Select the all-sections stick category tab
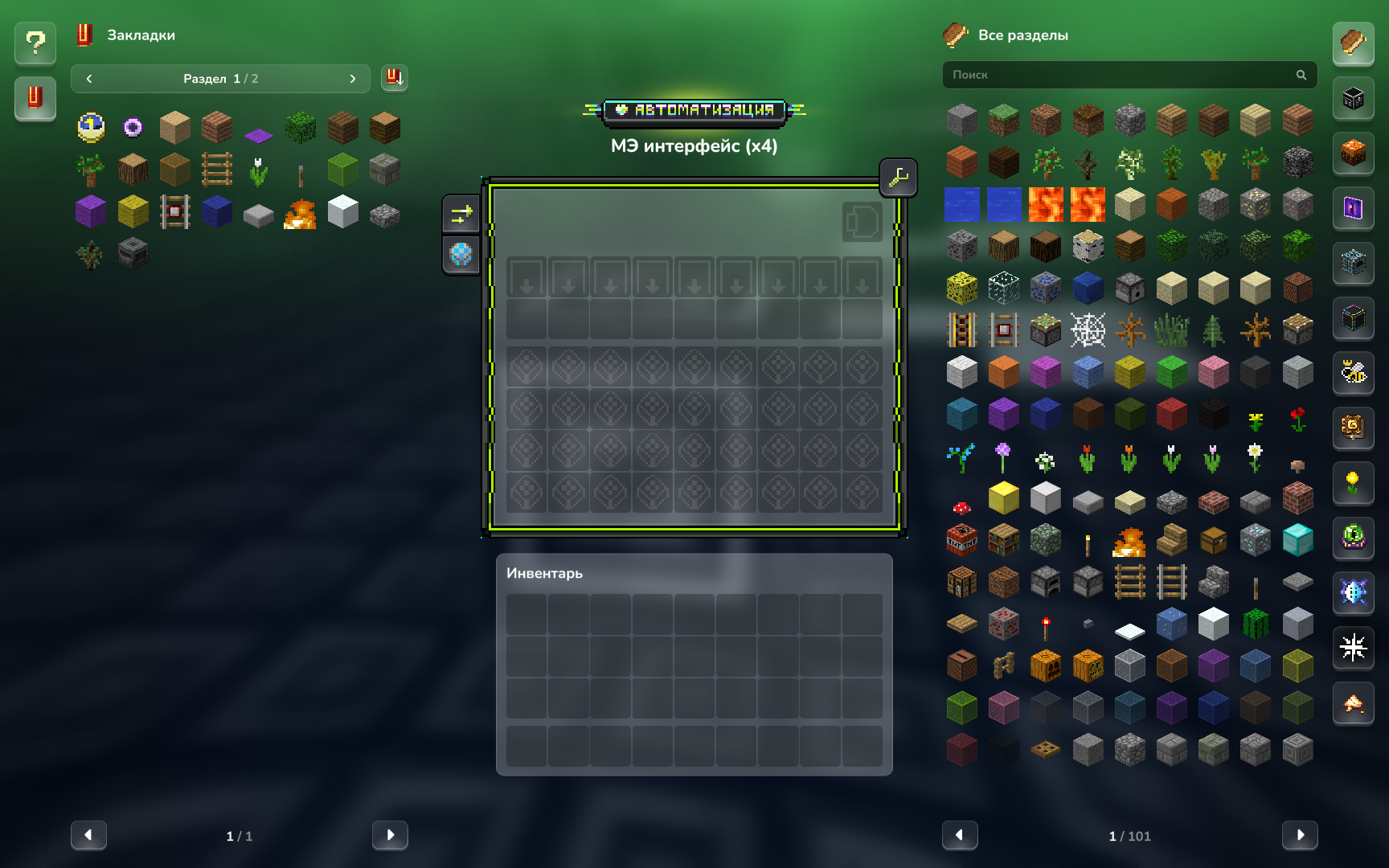 pyautogui.click(x=1353, y=43)
